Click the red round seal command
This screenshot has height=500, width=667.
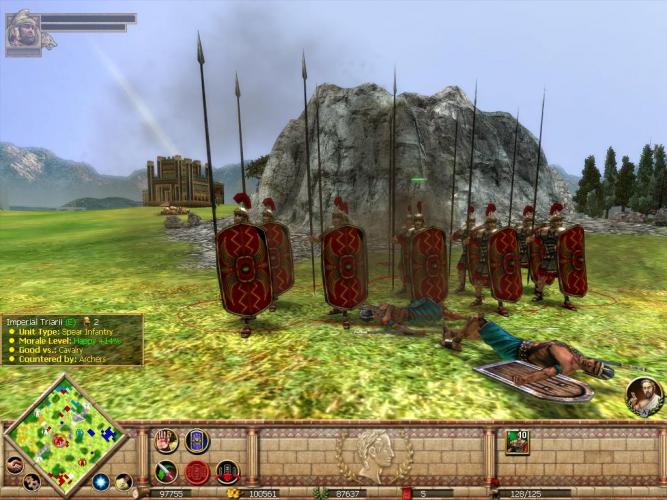(197, 472)
